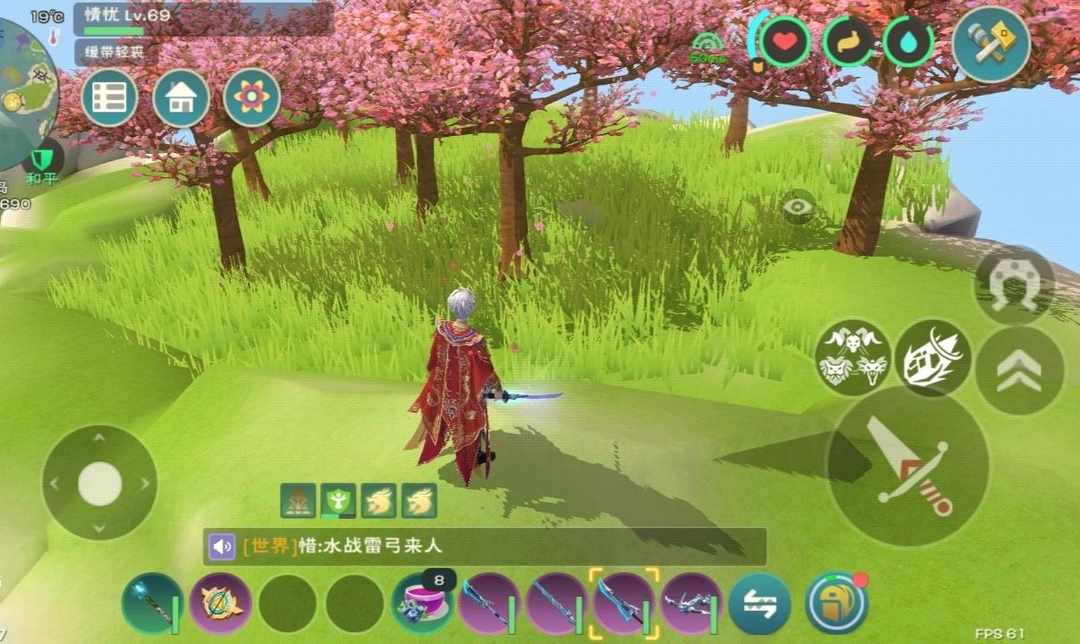The width and height of the screenshot is (1080, 644).
Task: Open the list menu button
Action: 109,97
